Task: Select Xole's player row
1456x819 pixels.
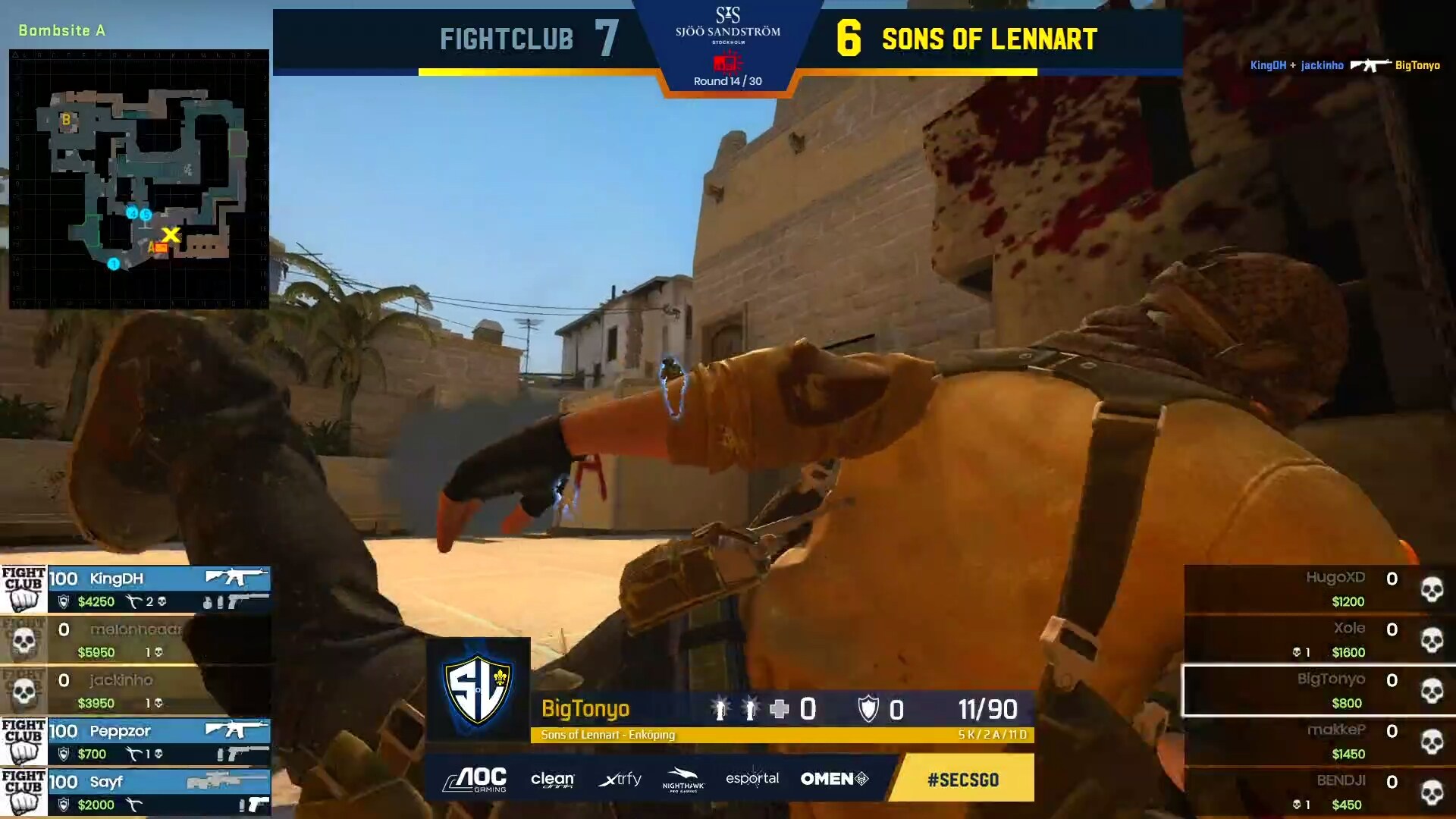Action: (1319, 640)
